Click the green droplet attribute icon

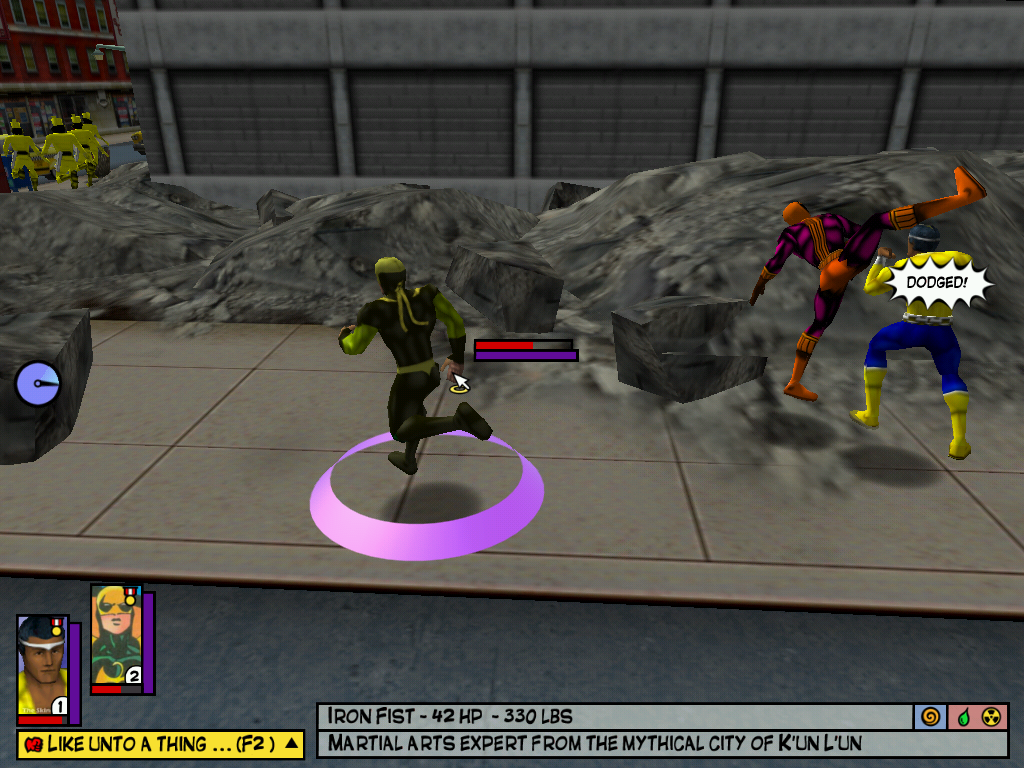[x=963, y=716]
